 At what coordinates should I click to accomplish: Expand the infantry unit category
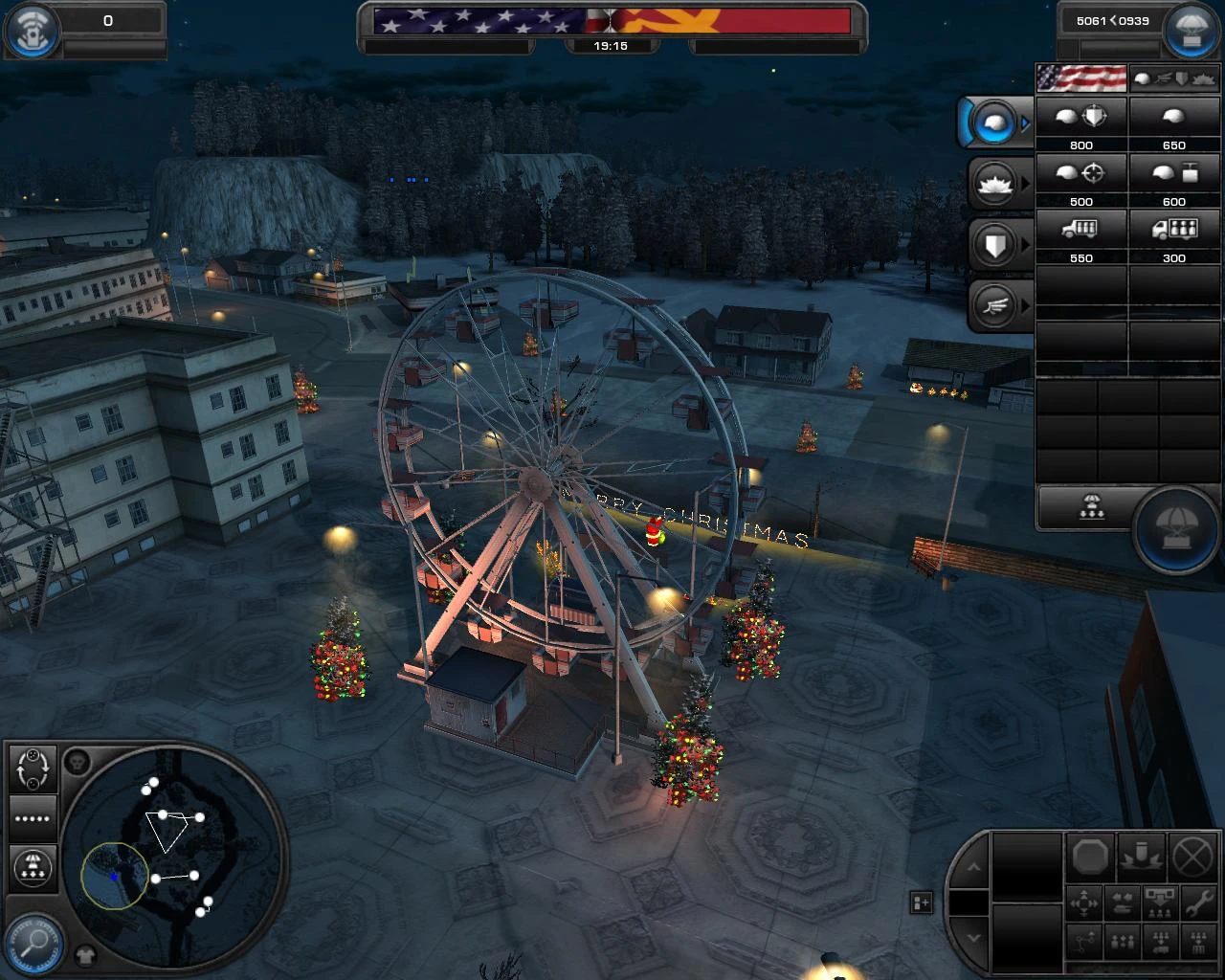click(995, 122)
